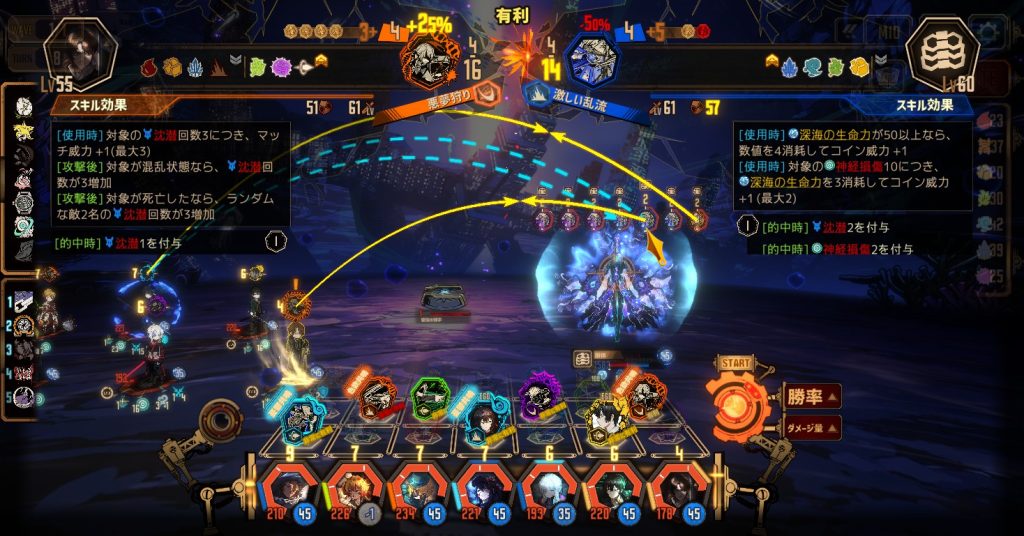
Task: Inspect the ally portrait at level 55
Action: pos(81,55)
